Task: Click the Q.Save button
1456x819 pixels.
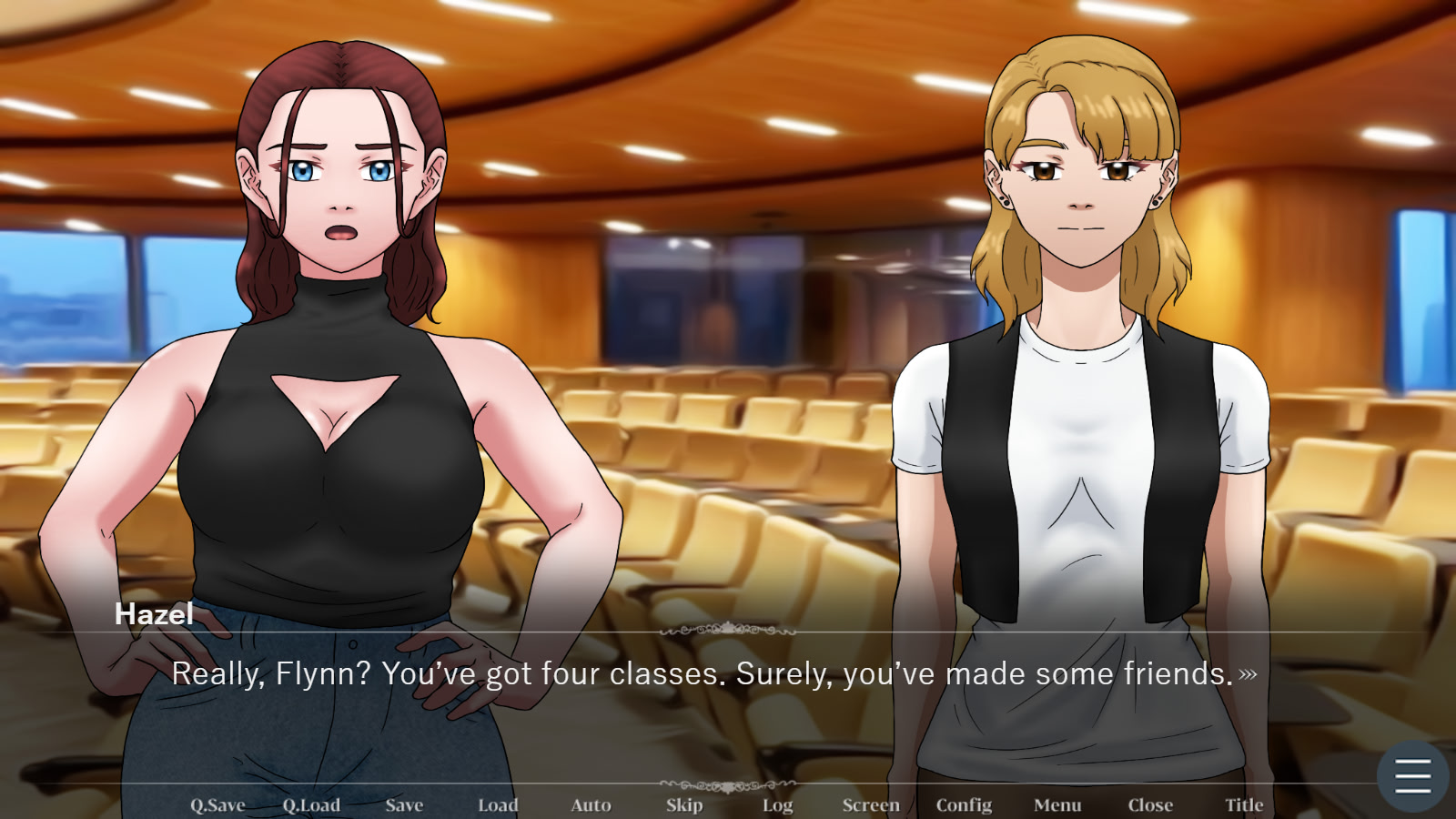Action: pos(217,804)
